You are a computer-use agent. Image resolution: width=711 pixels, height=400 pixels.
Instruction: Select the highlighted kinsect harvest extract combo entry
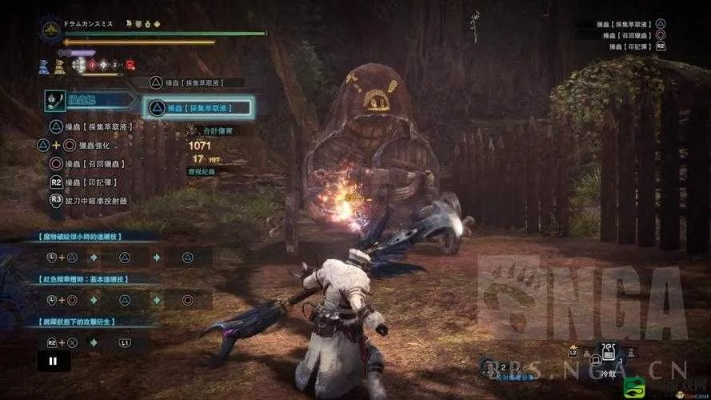point(197,107)
